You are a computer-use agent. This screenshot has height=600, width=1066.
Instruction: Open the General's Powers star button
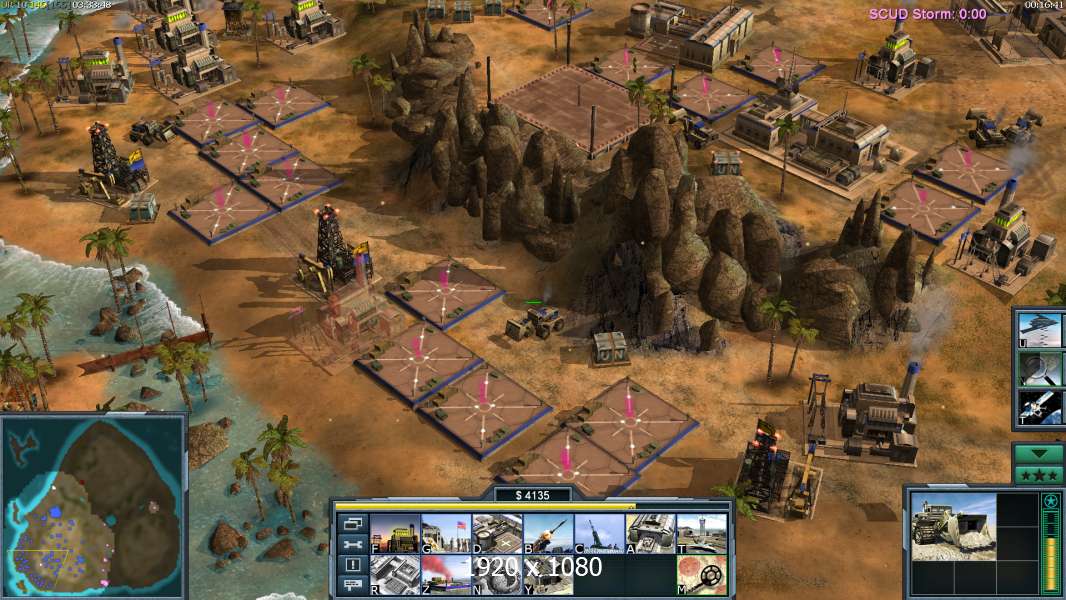tap(1038, 474)
